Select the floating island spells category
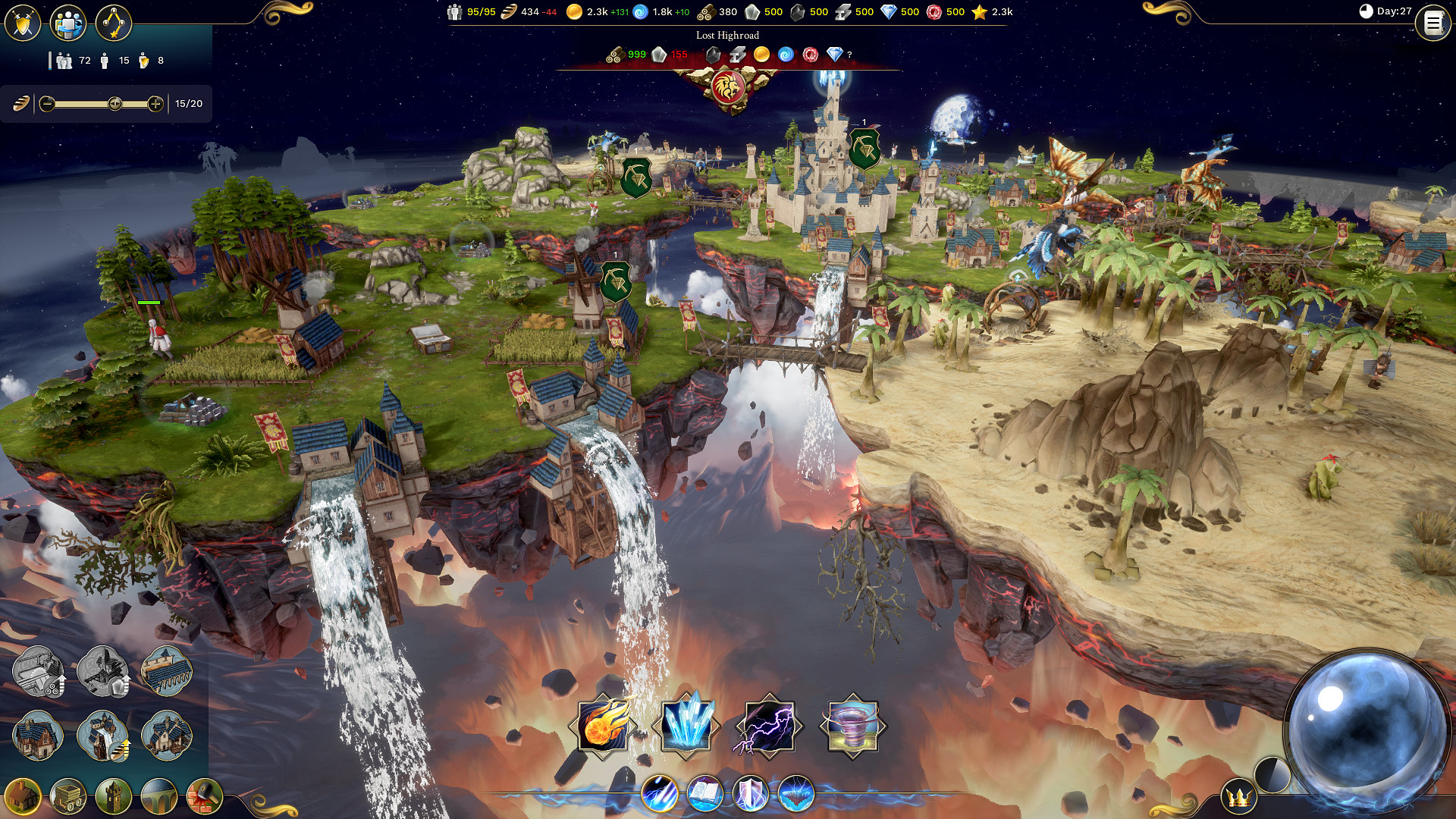Image resolution: width=1456 pixels, height=819 pixels. pos(795,794)
